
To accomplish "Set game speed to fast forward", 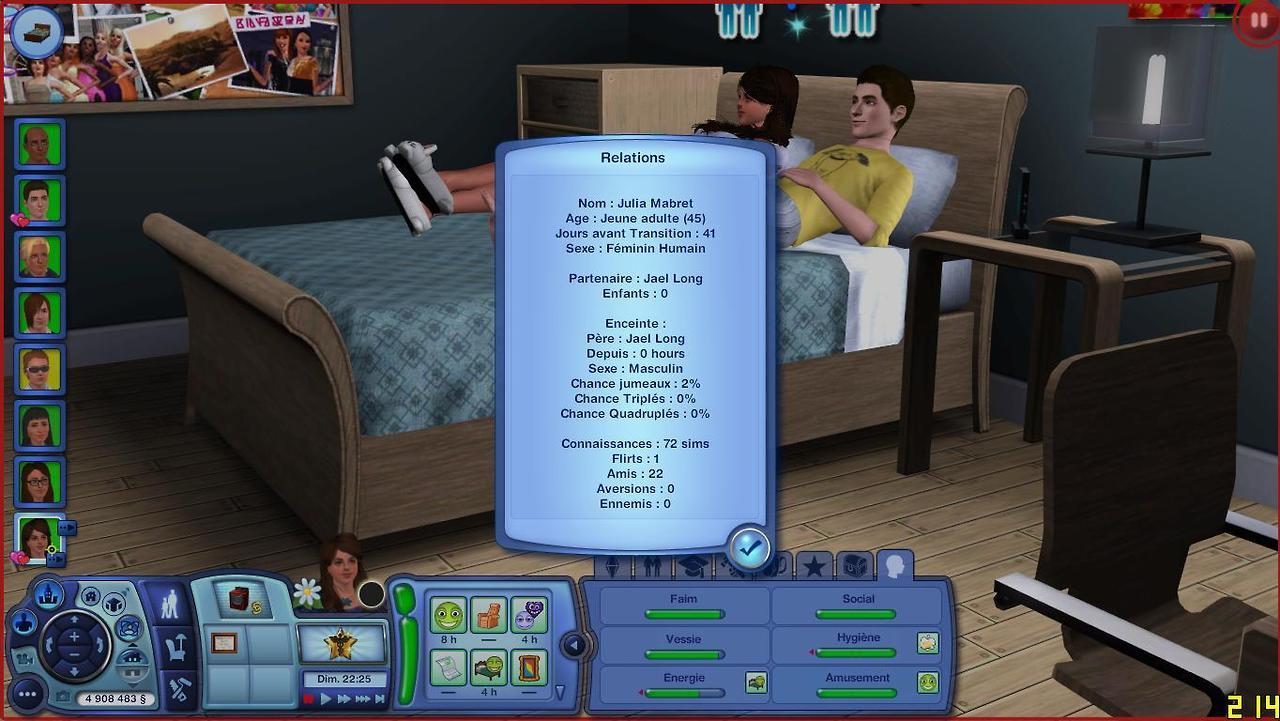I will click(343, 699).
